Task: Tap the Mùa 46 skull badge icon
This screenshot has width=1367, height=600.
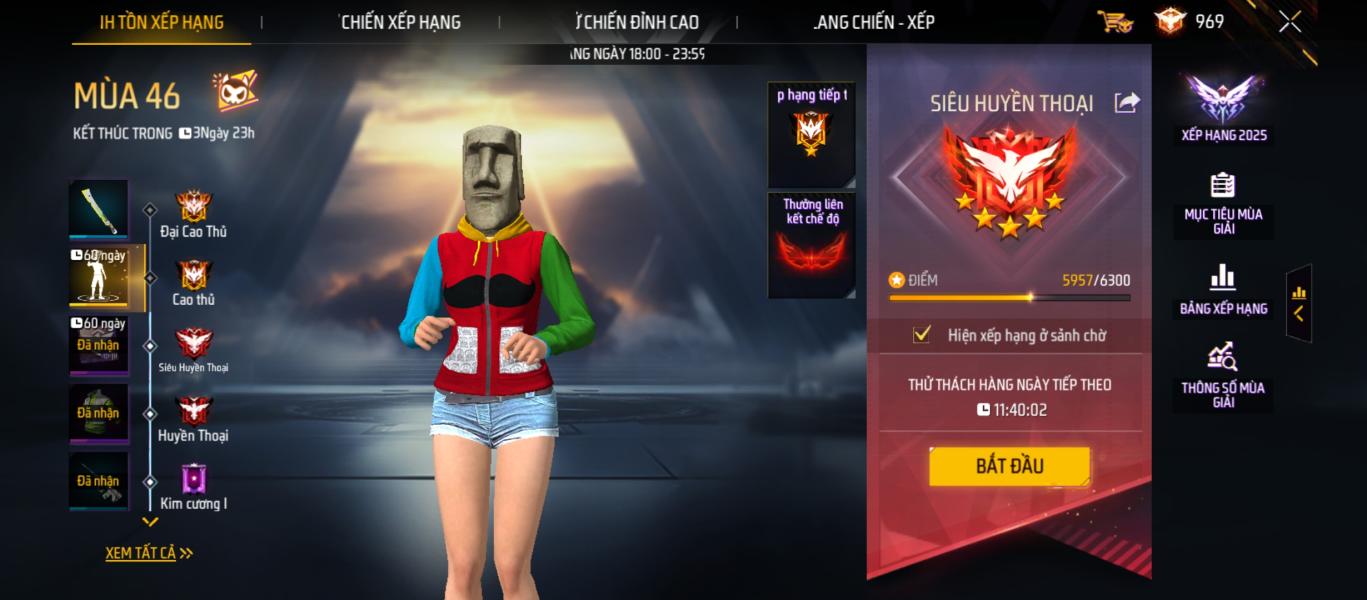Action: [235, 93]
